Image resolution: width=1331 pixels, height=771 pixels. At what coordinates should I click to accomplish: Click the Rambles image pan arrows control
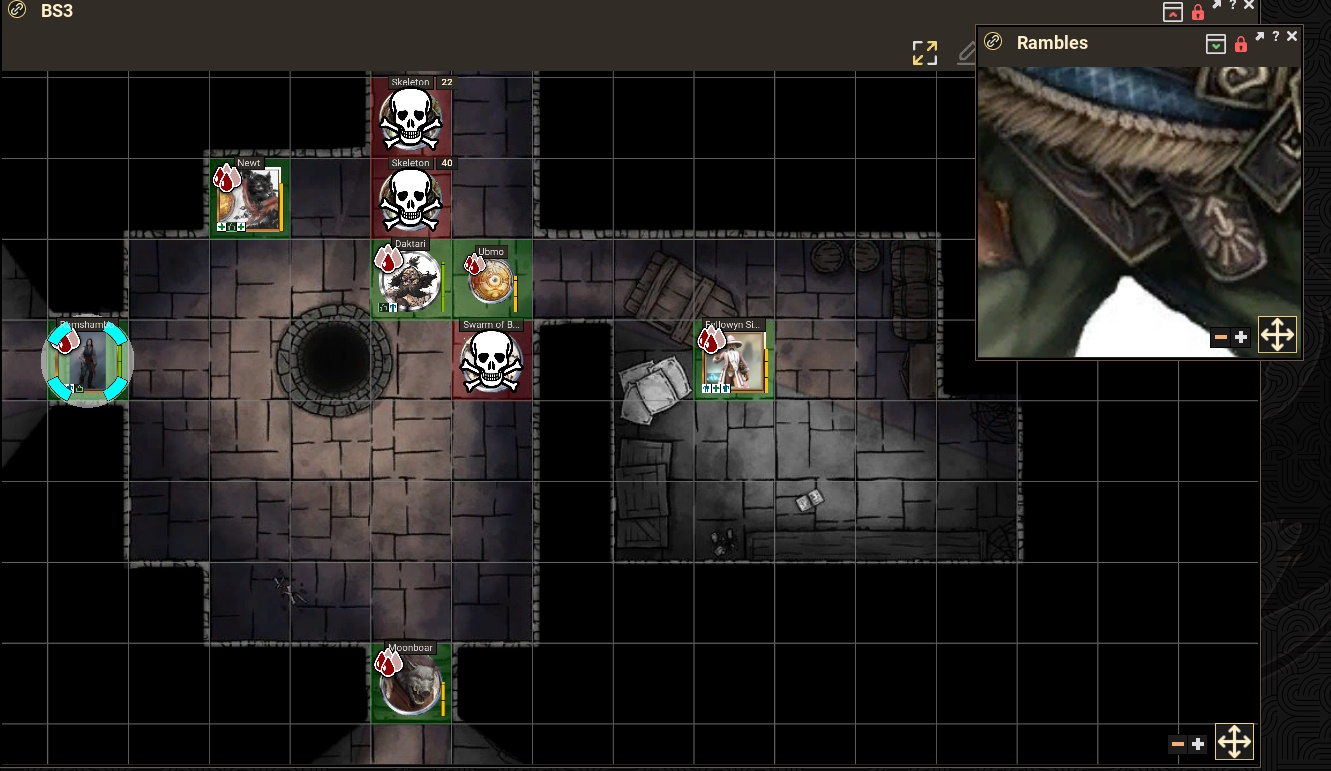pyautogui.click(x=1277, y=336)
